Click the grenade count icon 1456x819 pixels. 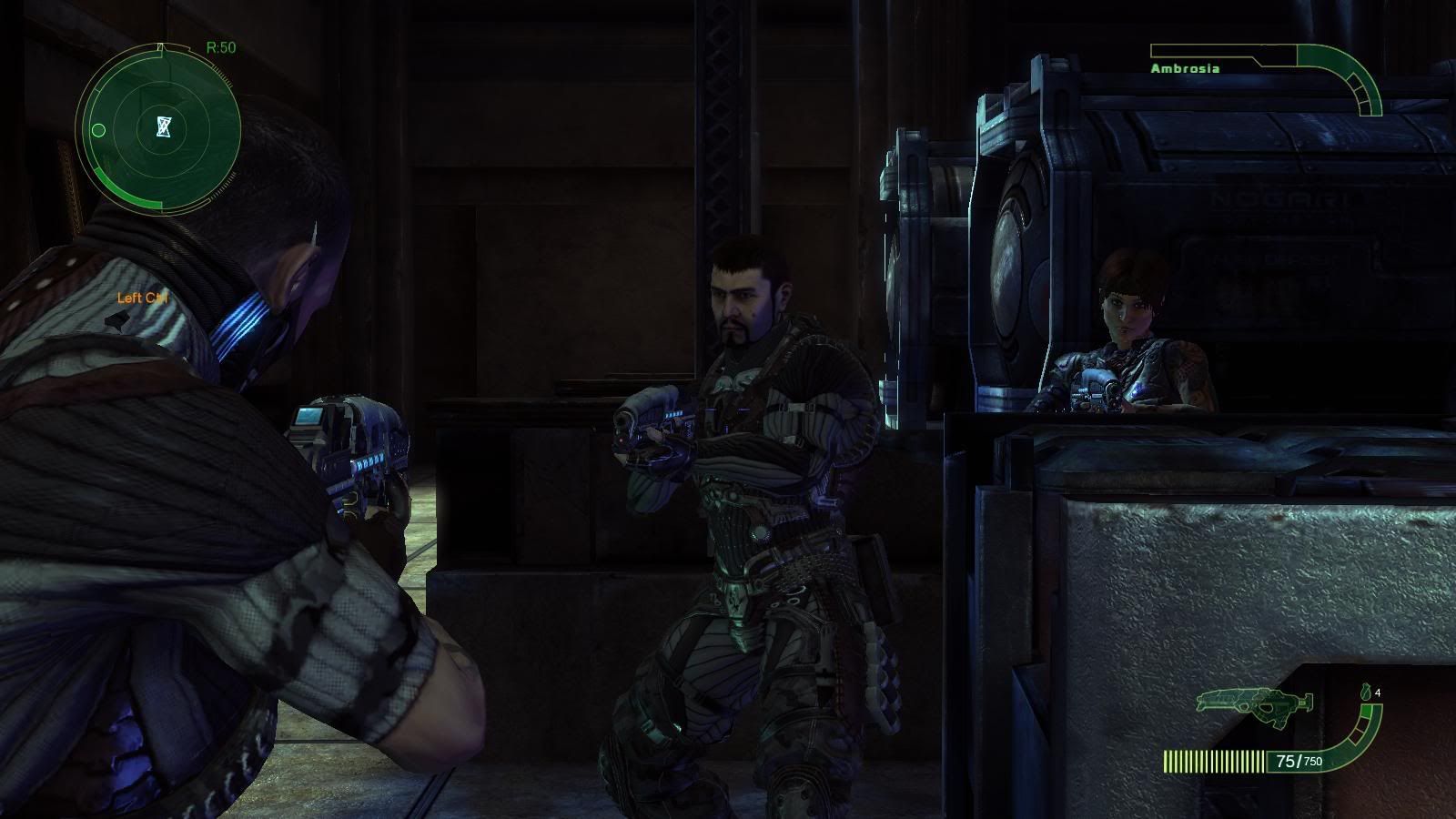pyautogui.click(x=1366, y=692)
